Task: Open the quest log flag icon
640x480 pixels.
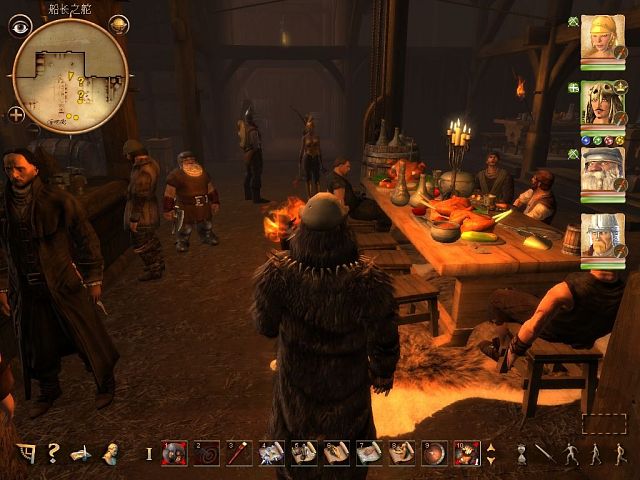Action: point(24,453)
